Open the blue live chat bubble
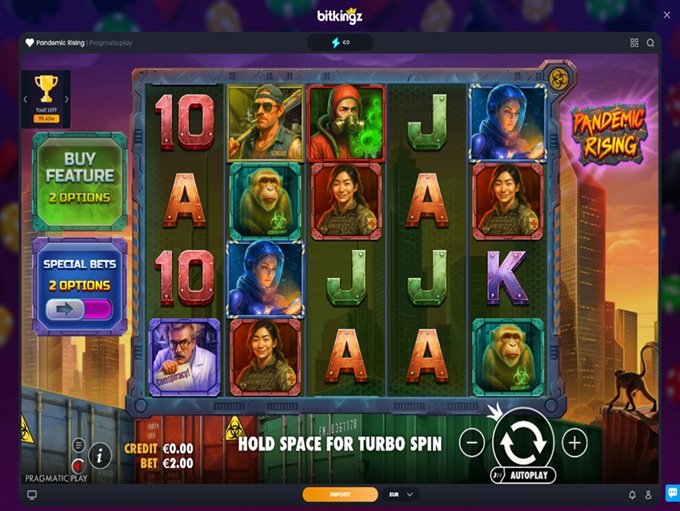The image size is (680, 511). coord(671,493)
